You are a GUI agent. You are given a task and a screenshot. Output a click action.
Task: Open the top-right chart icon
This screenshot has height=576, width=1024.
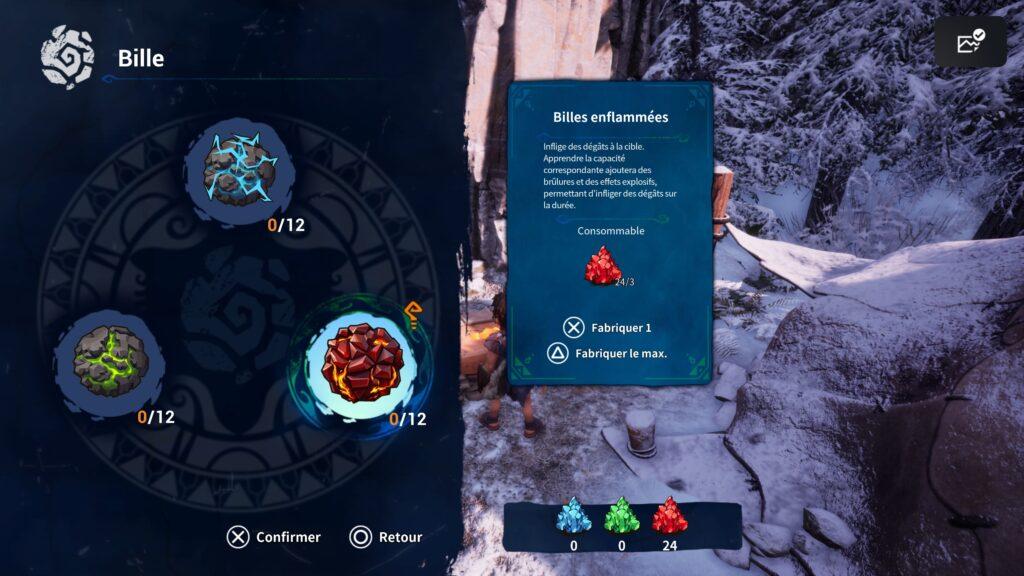970,42
